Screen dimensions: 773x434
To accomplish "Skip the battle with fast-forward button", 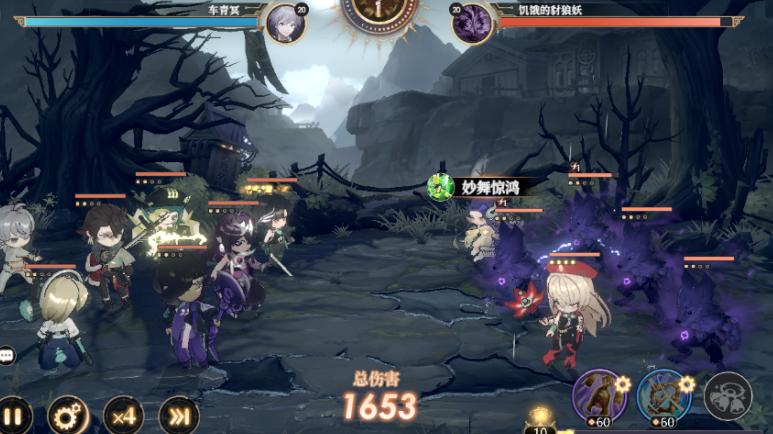I will click(x=178, y=416).
